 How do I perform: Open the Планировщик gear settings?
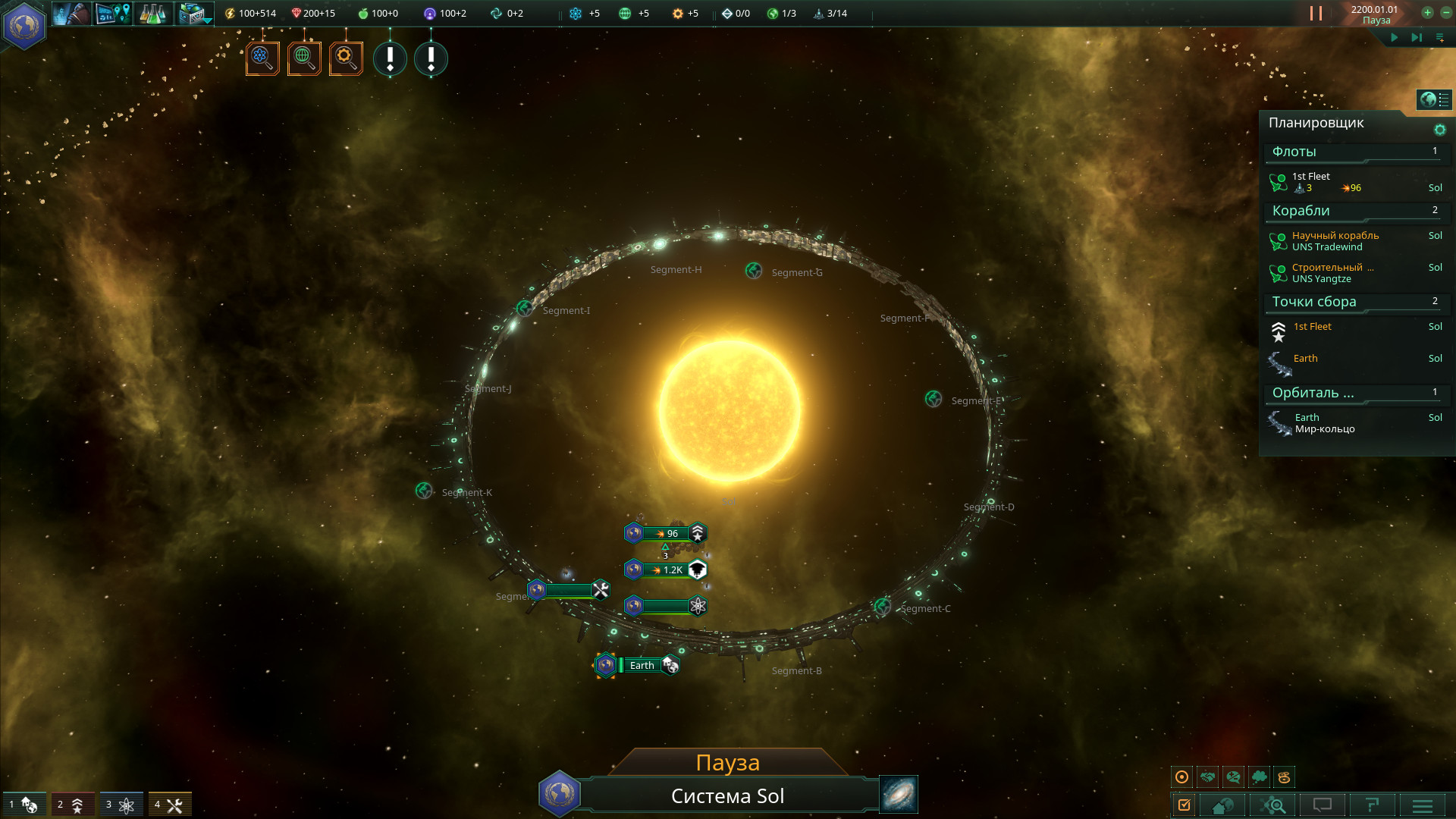tap(1439, 130)
